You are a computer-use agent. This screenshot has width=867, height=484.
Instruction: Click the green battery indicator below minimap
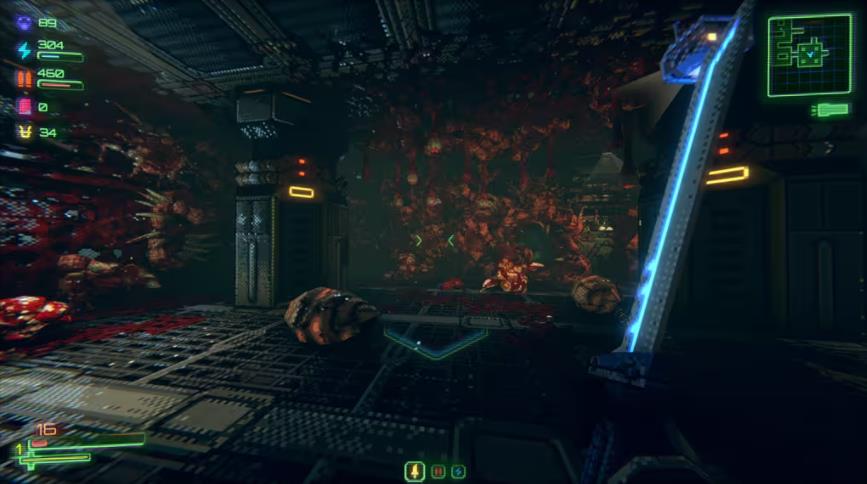tap(831, 109)
